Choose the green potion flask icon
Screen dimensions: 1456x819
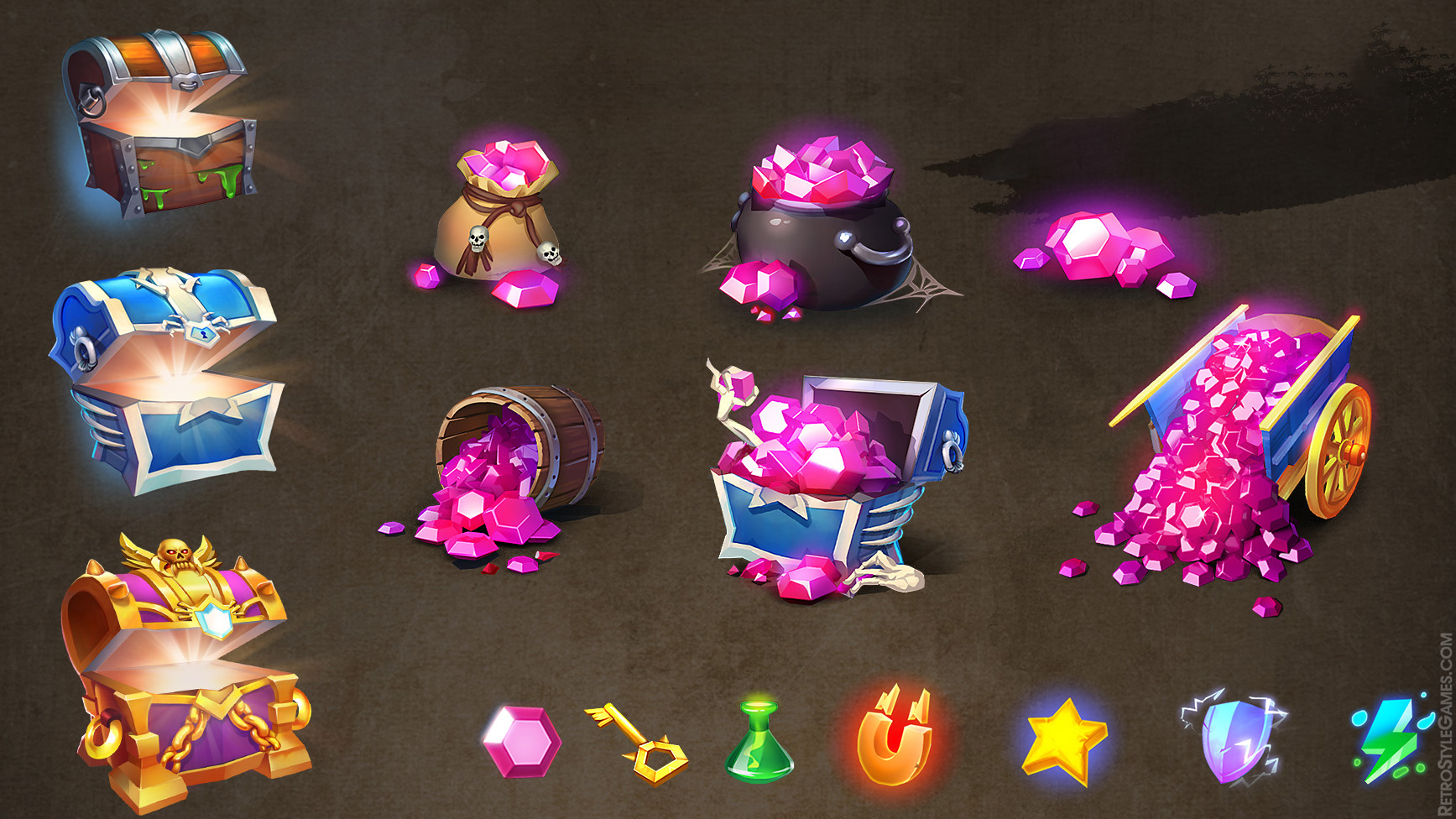[759, 743]
